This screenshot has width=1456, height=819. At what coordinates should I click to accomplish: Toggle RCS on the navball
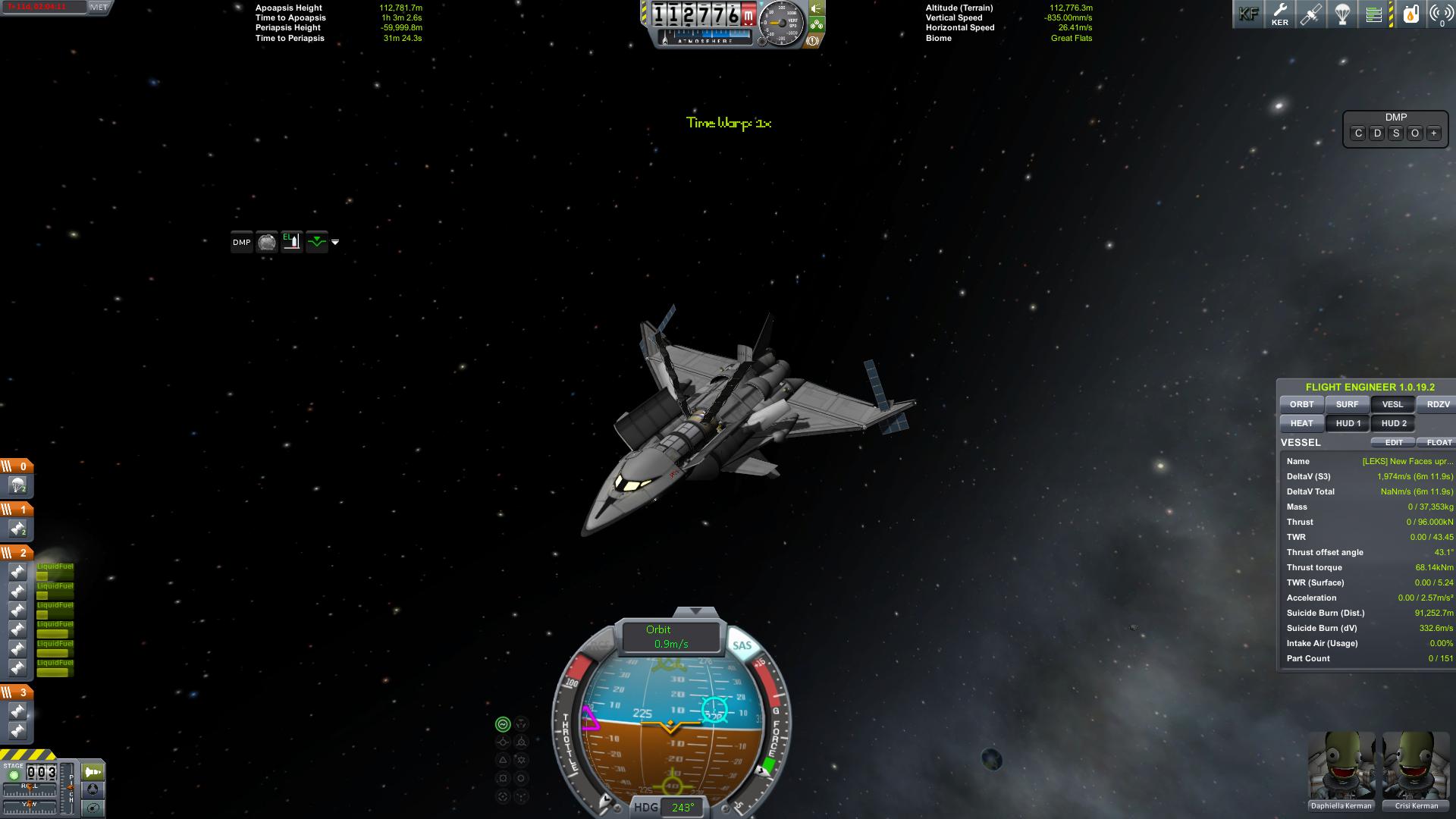pos(599,645)
